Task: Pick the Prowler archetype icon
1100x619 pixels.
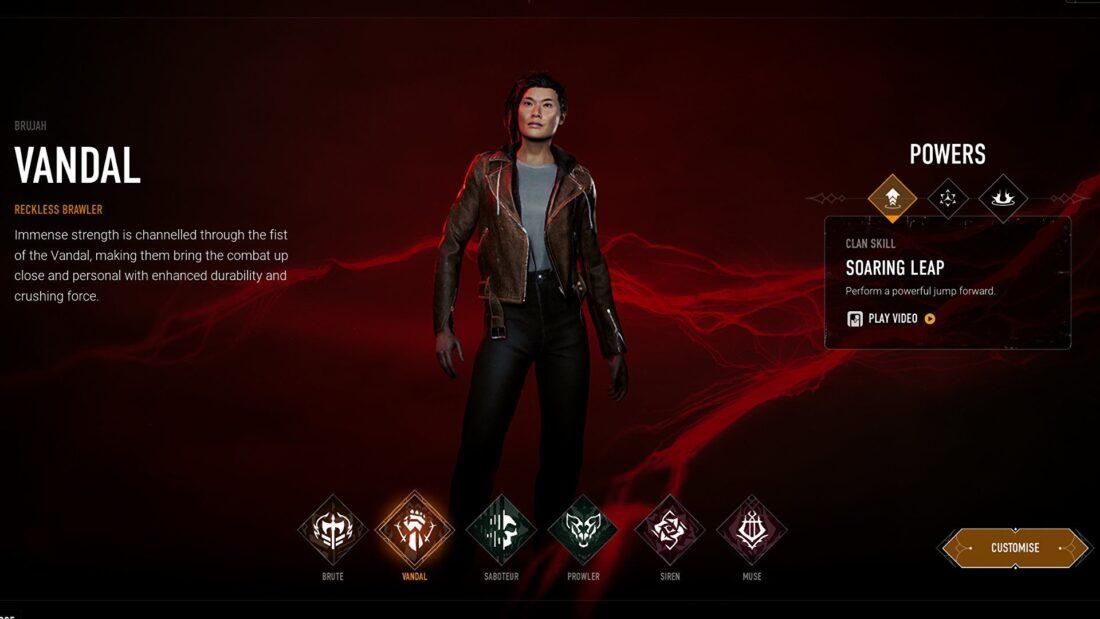Action: pos(583,530)
